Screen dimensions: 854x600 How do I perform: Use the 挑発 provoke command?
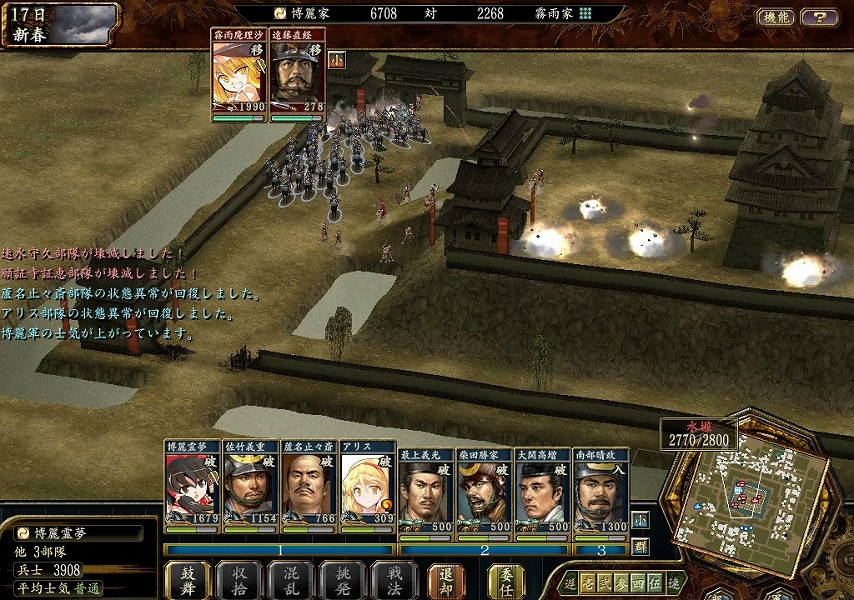(343, 580)
